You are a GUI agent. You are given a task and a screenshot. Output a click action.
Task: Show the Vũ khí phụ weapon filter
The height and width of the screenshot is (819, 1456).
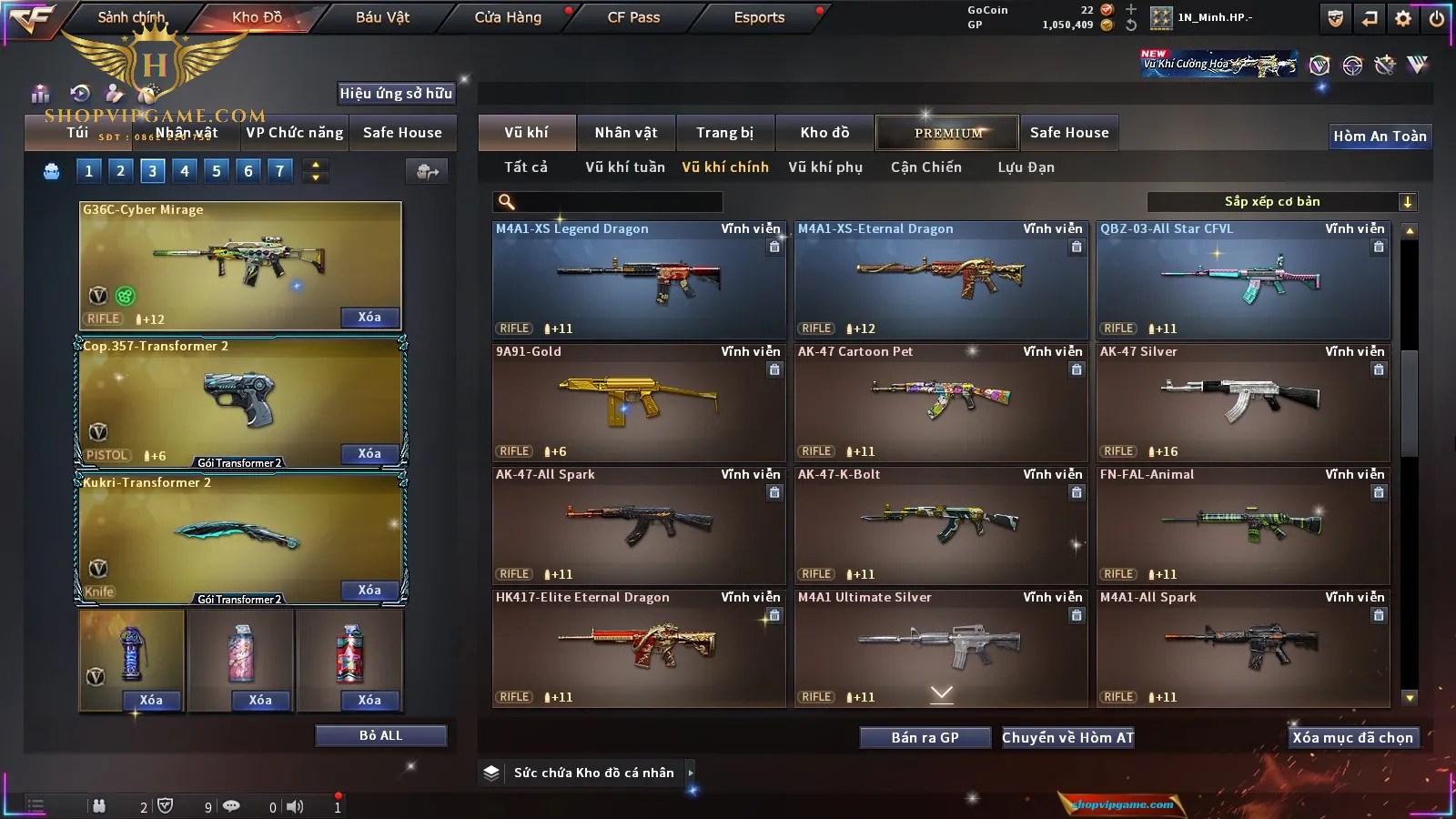(x=824, y=167)
